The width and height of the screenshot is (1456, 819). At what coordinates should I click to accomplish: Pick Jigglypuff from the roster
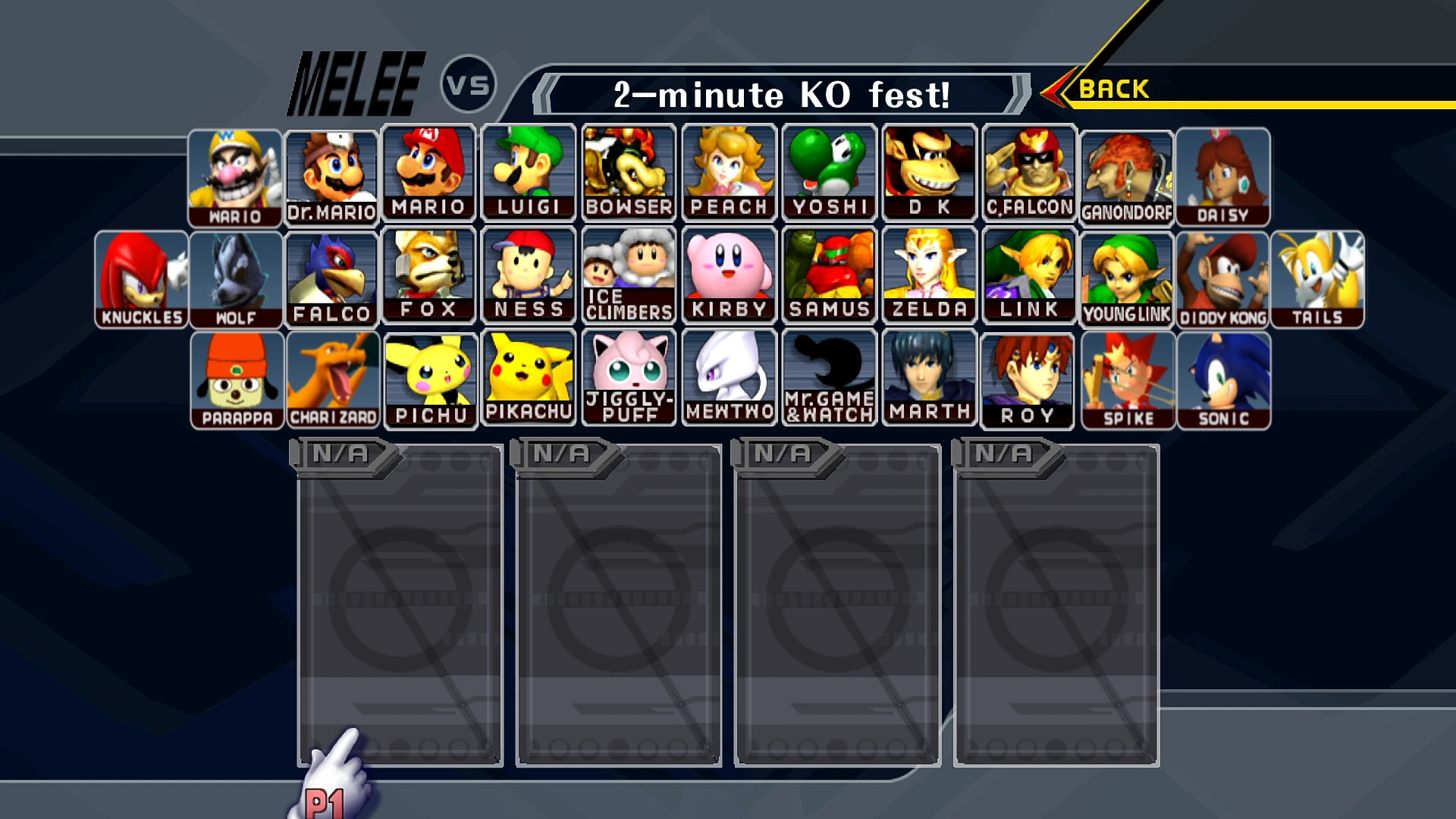tap(628, 377)
